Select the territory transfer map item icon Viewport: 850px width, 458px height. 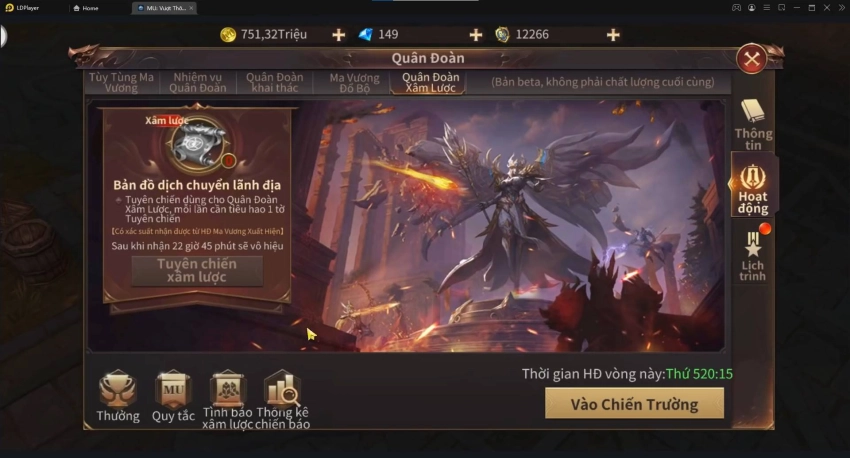point(197,145)
